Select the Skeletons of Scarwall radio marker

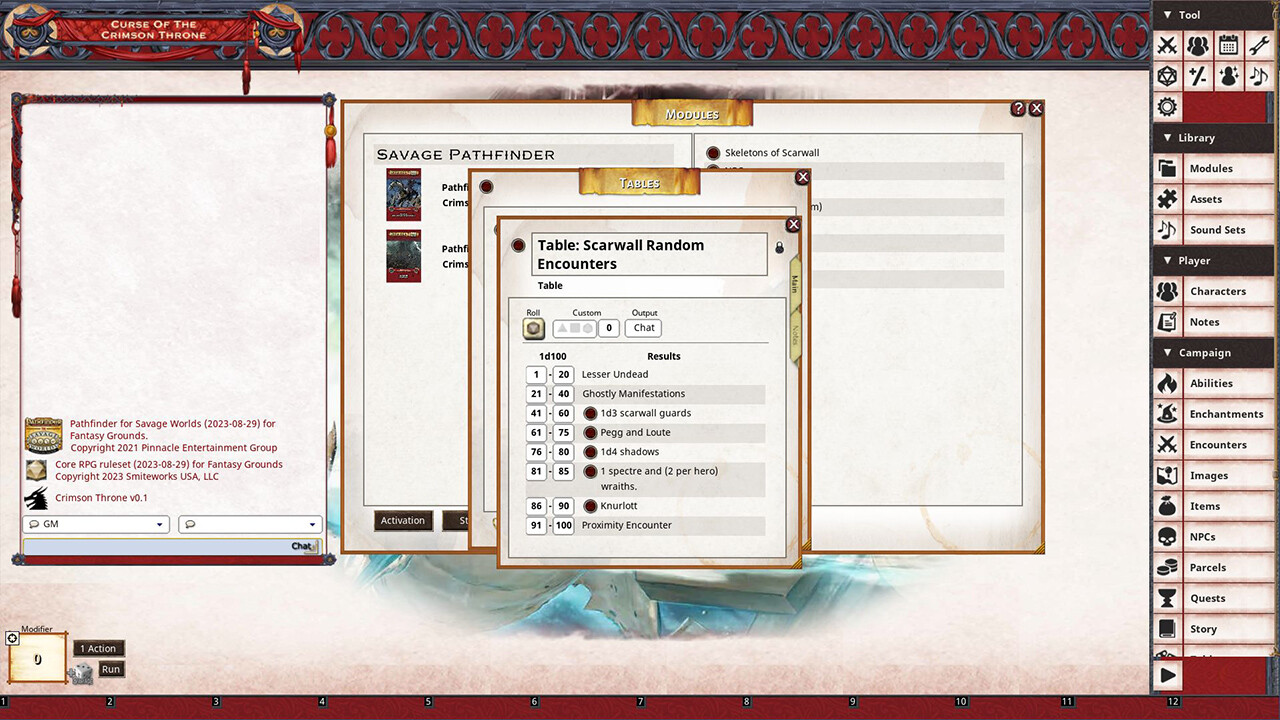(711, 153)
